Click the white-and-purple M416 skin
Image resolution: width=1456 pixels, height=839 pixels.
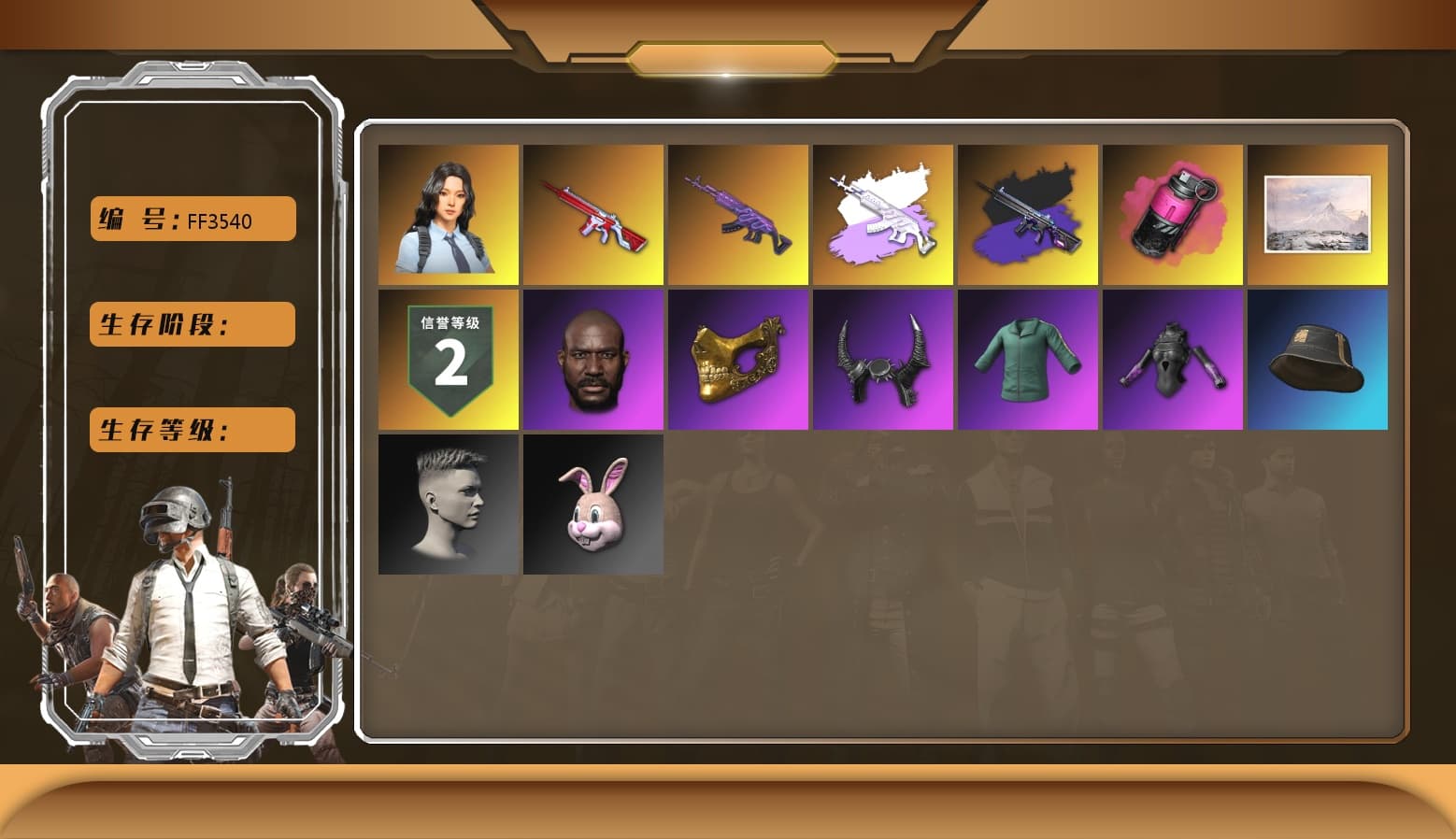click(882, 214)
